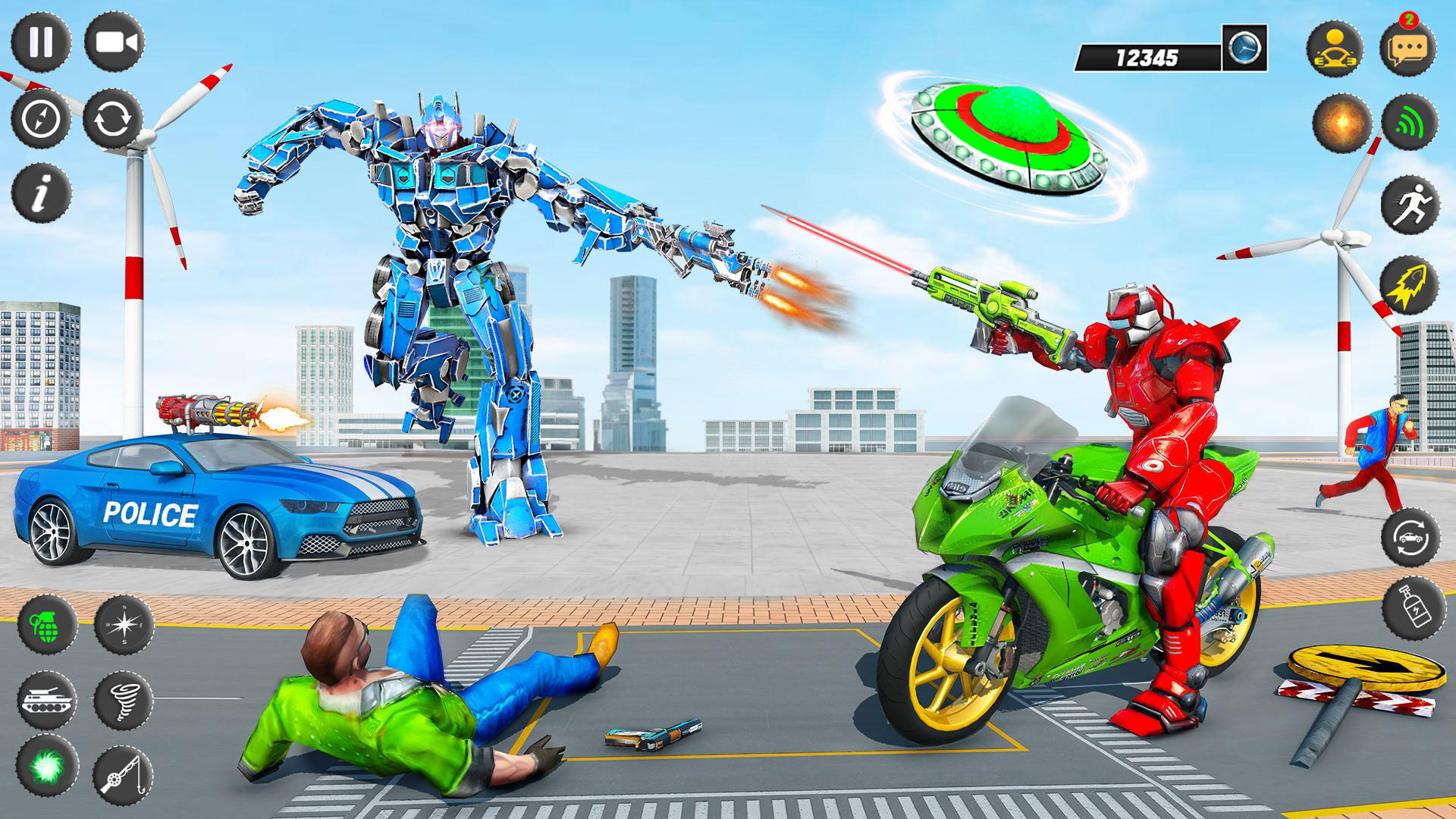Open the timer menu beside the score

[1244, 47]
